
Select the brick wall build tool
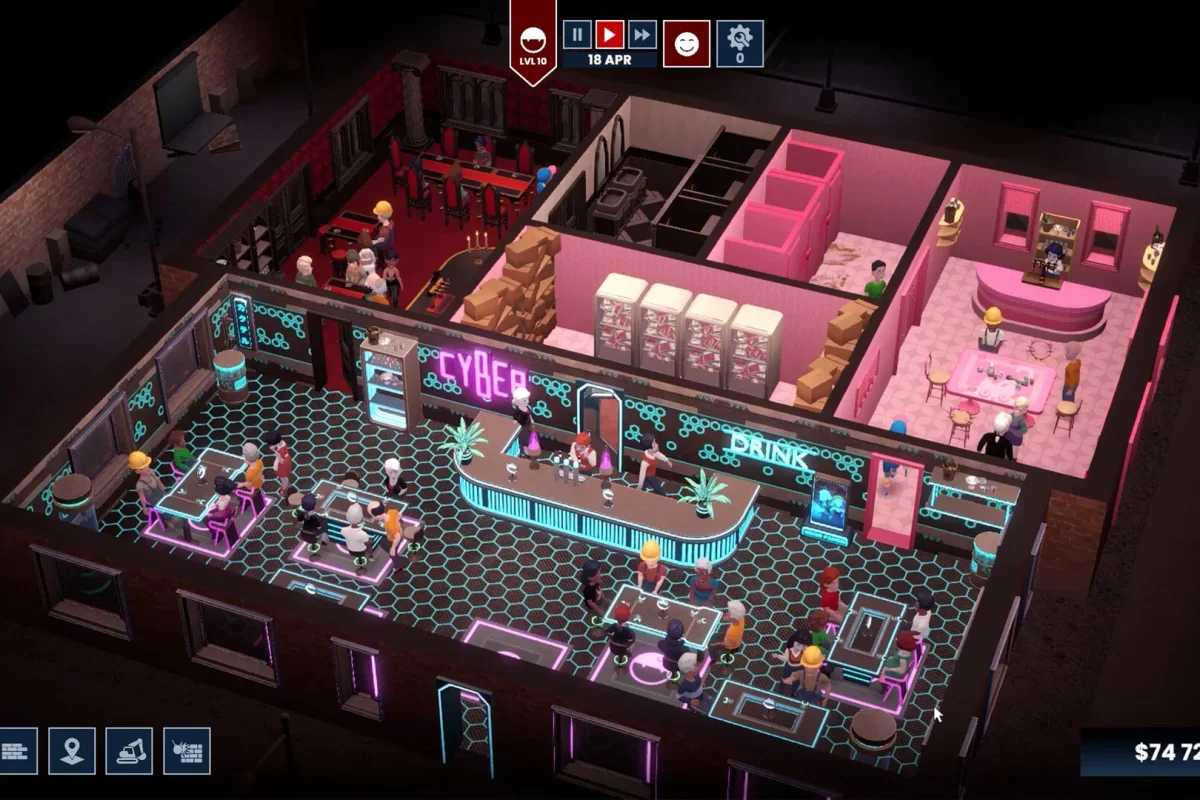16,750
